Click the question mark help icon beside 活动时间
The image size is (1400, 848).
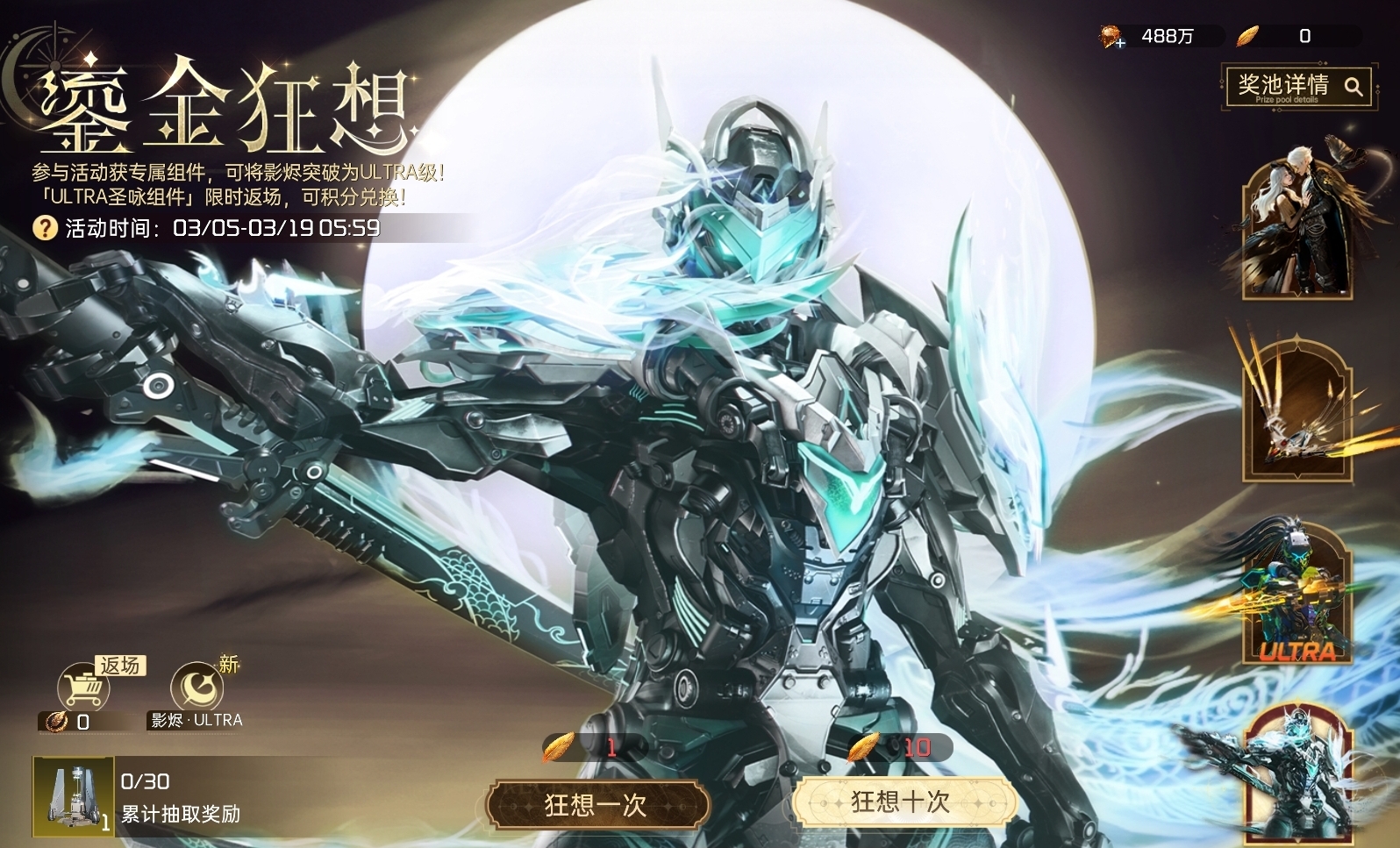[x=43, y=230]
